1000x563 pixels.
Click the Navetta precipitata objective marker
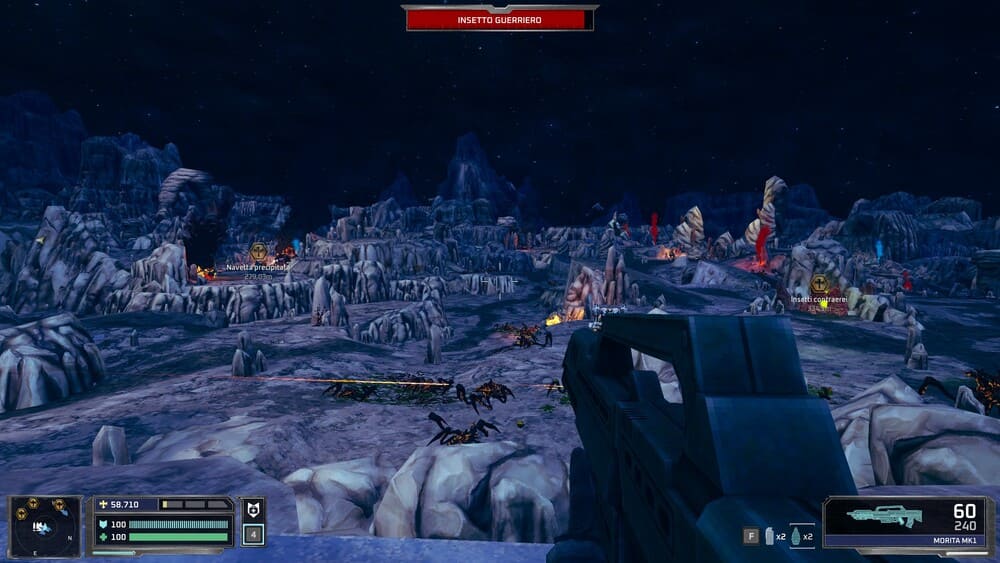coord(258,252)
